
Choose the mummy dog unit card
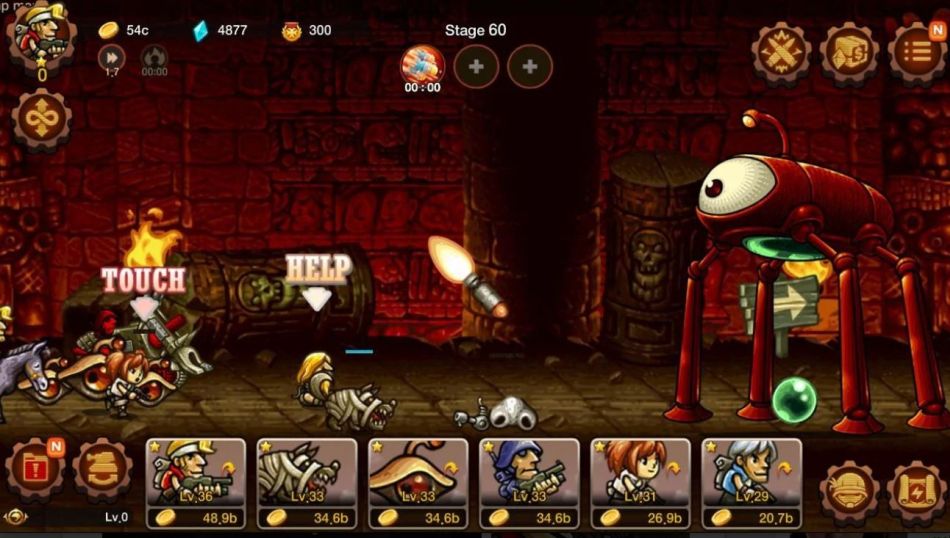click(307, 482)
